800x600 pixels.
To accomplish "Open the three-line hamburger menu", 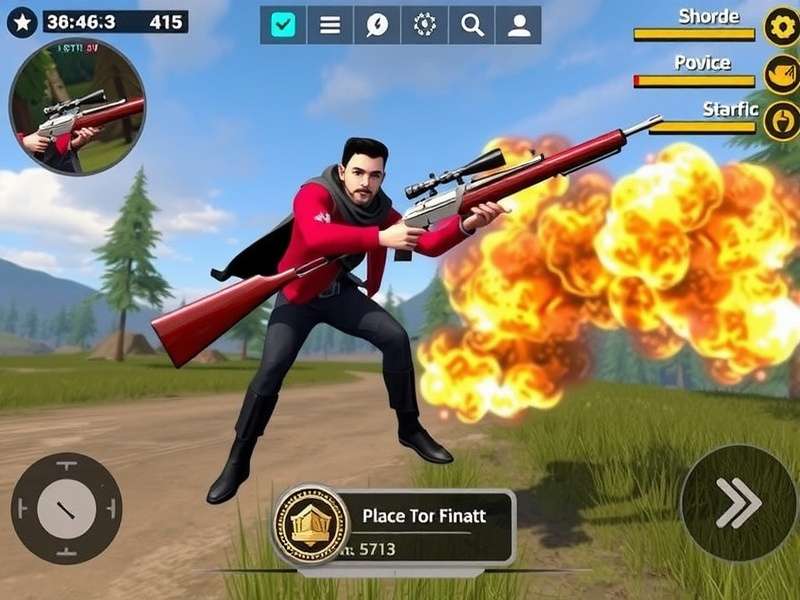I will (330, 26).
